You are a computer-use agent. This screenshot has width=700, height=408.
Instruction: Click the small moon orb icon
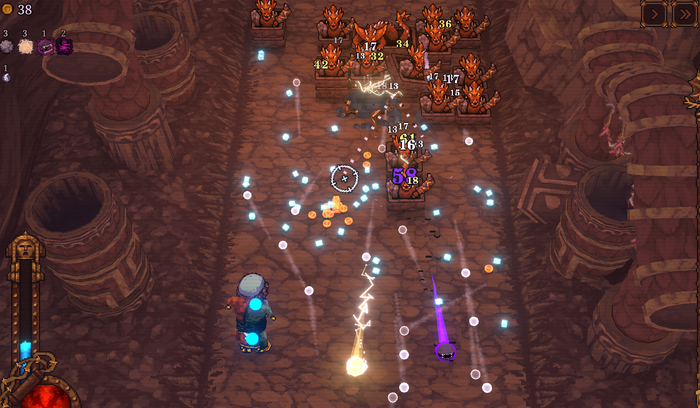pyautogui.click(x=6, y=79)
